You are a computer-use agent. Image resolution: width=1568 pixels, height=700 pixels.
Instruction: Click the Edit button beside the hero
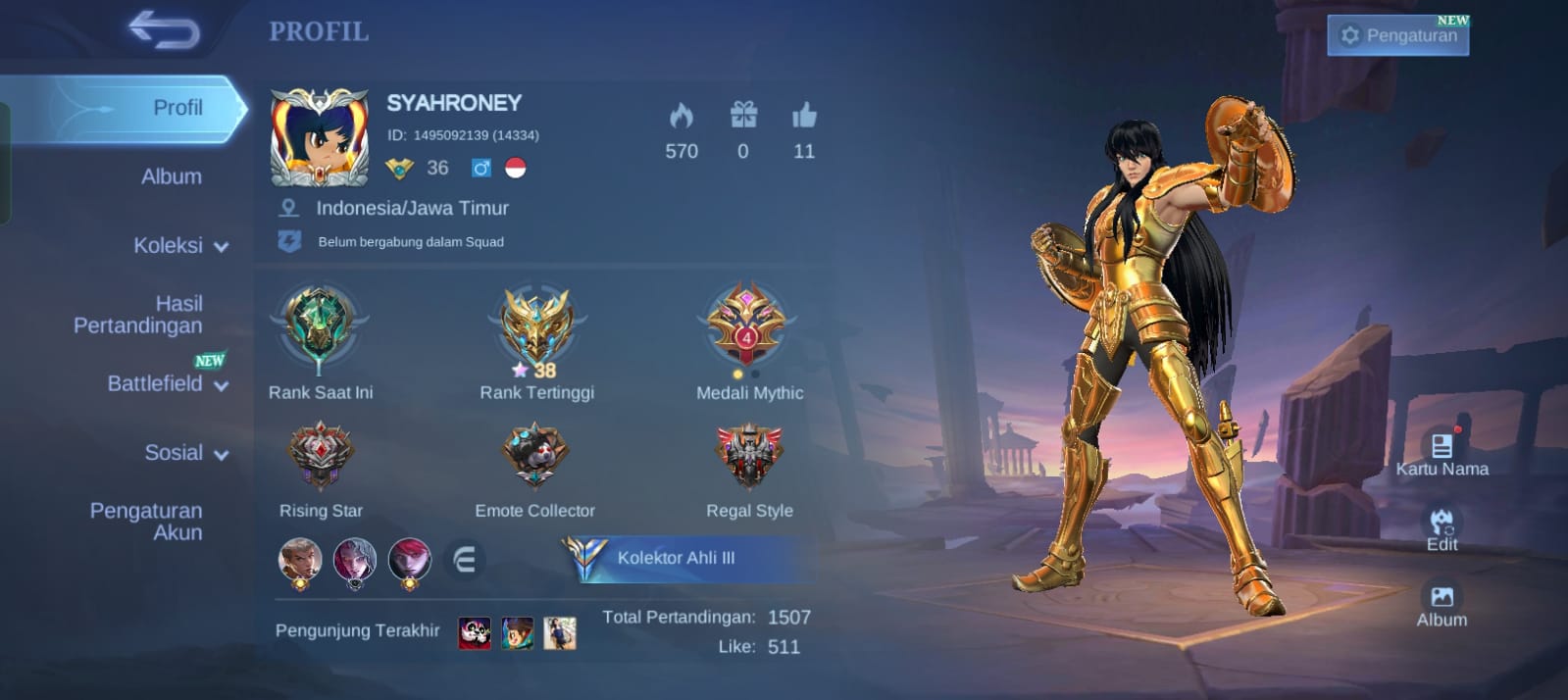(x=1442, y=528)
